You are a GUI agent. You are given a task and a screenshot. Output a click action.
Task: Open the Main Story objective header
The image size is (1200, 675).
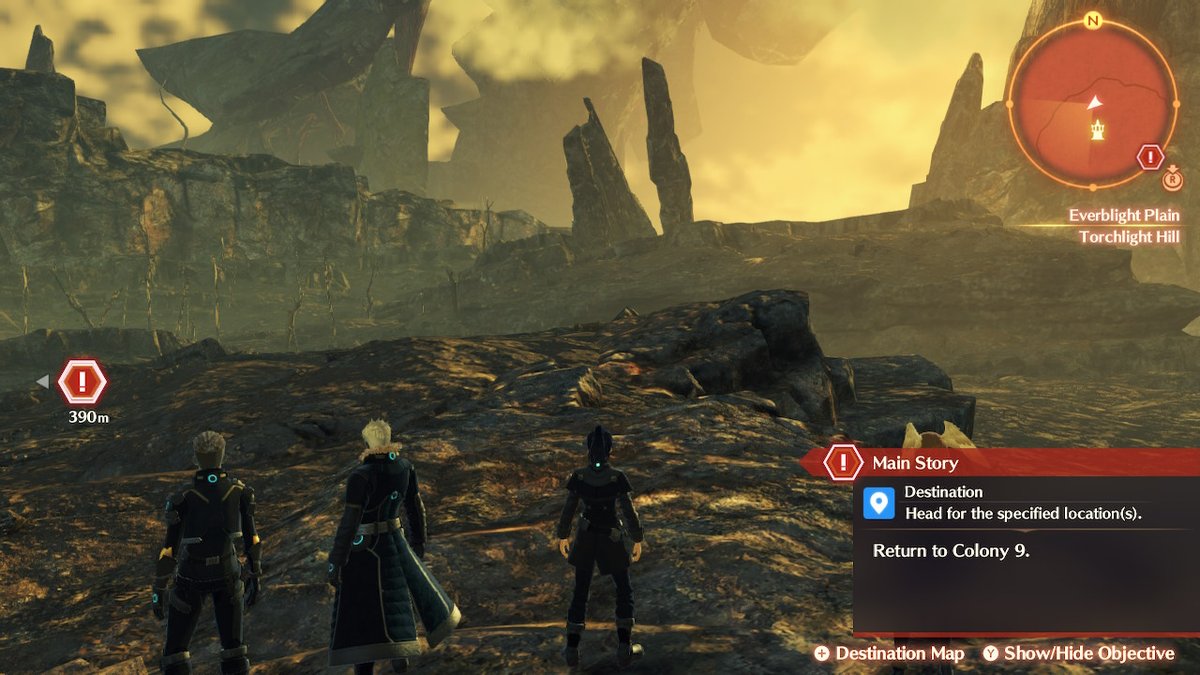[x=913, y=463]
